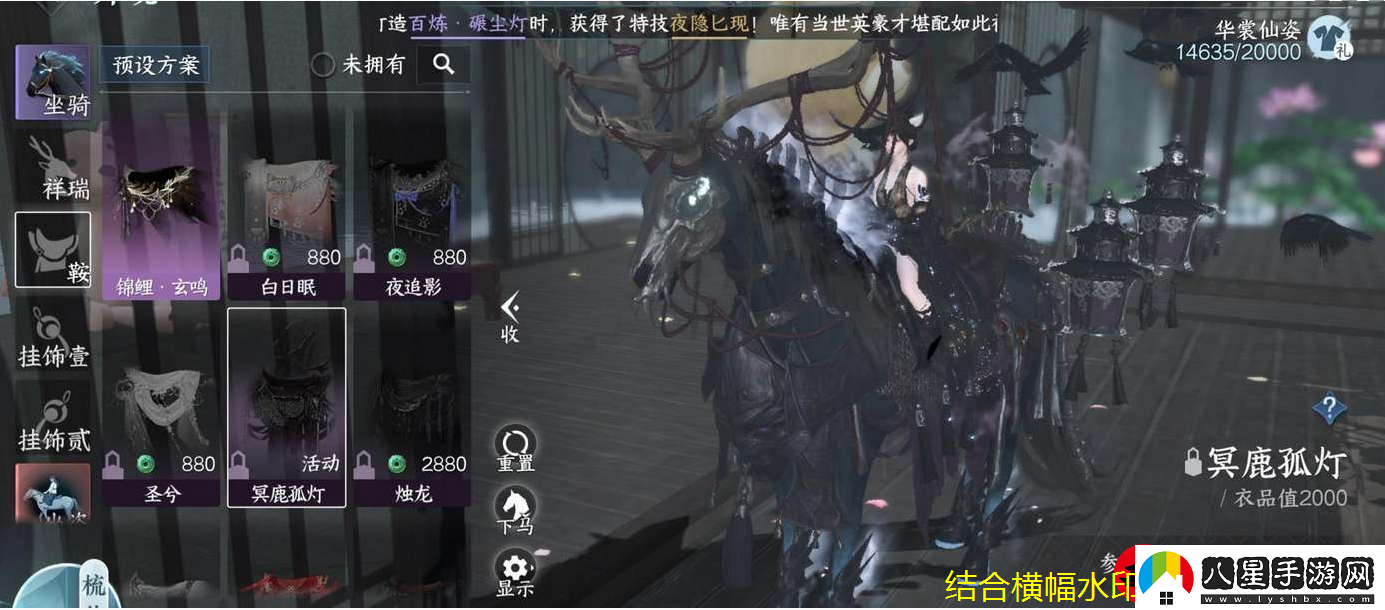Choose the 冥鹿孤灯 event saddle
Viewport: 1385px width, 610px height.
287,408
